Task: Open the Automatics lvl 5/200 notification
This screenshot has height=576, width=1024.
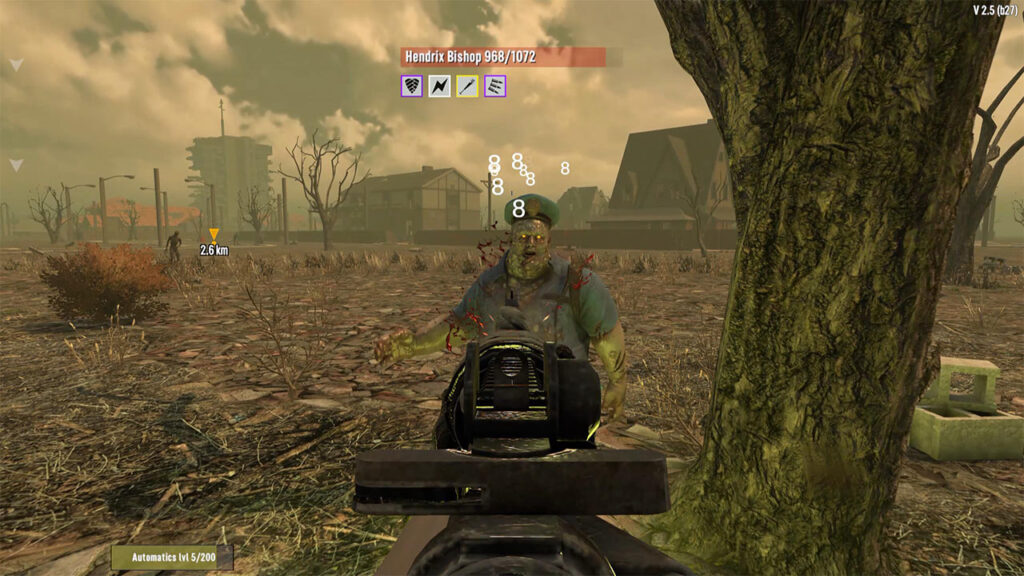Action: click(x=172, y=557)
